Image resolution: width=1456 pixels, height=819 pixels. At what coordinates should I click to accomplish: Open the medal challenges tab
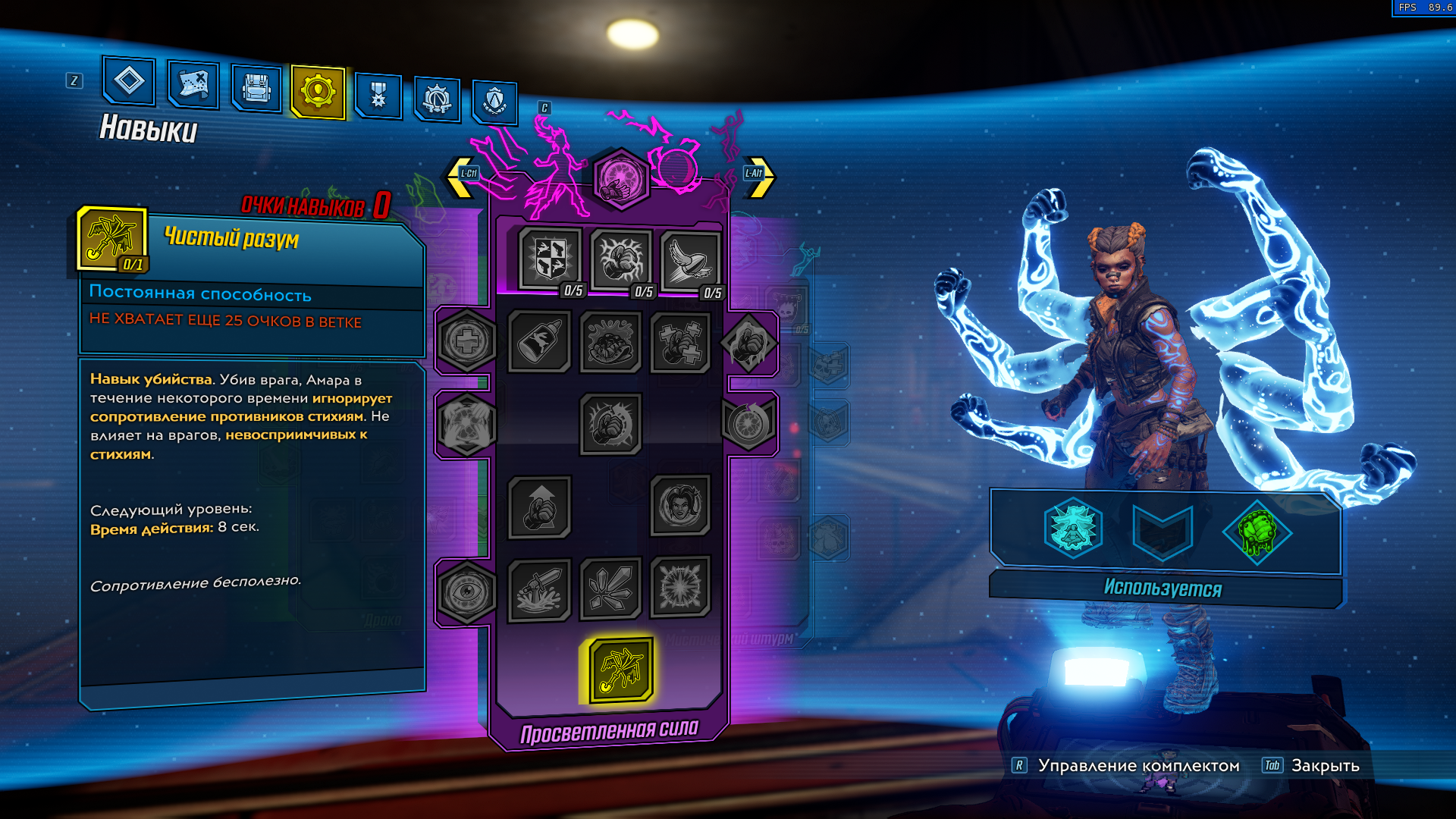click(378, 96)
